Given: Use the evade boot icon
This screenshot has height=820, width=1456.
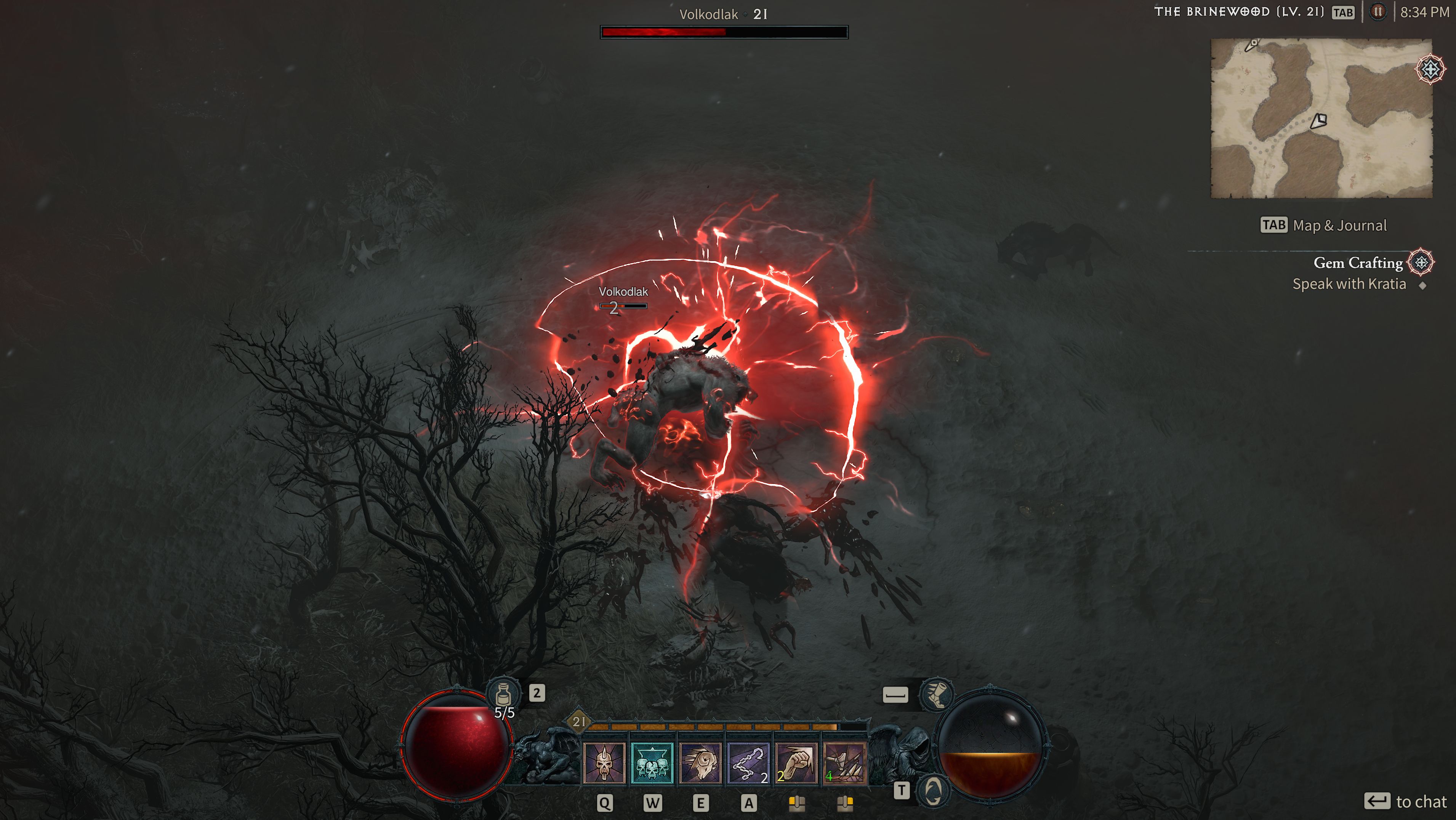Looking at the screenshot, I should 936,695.
